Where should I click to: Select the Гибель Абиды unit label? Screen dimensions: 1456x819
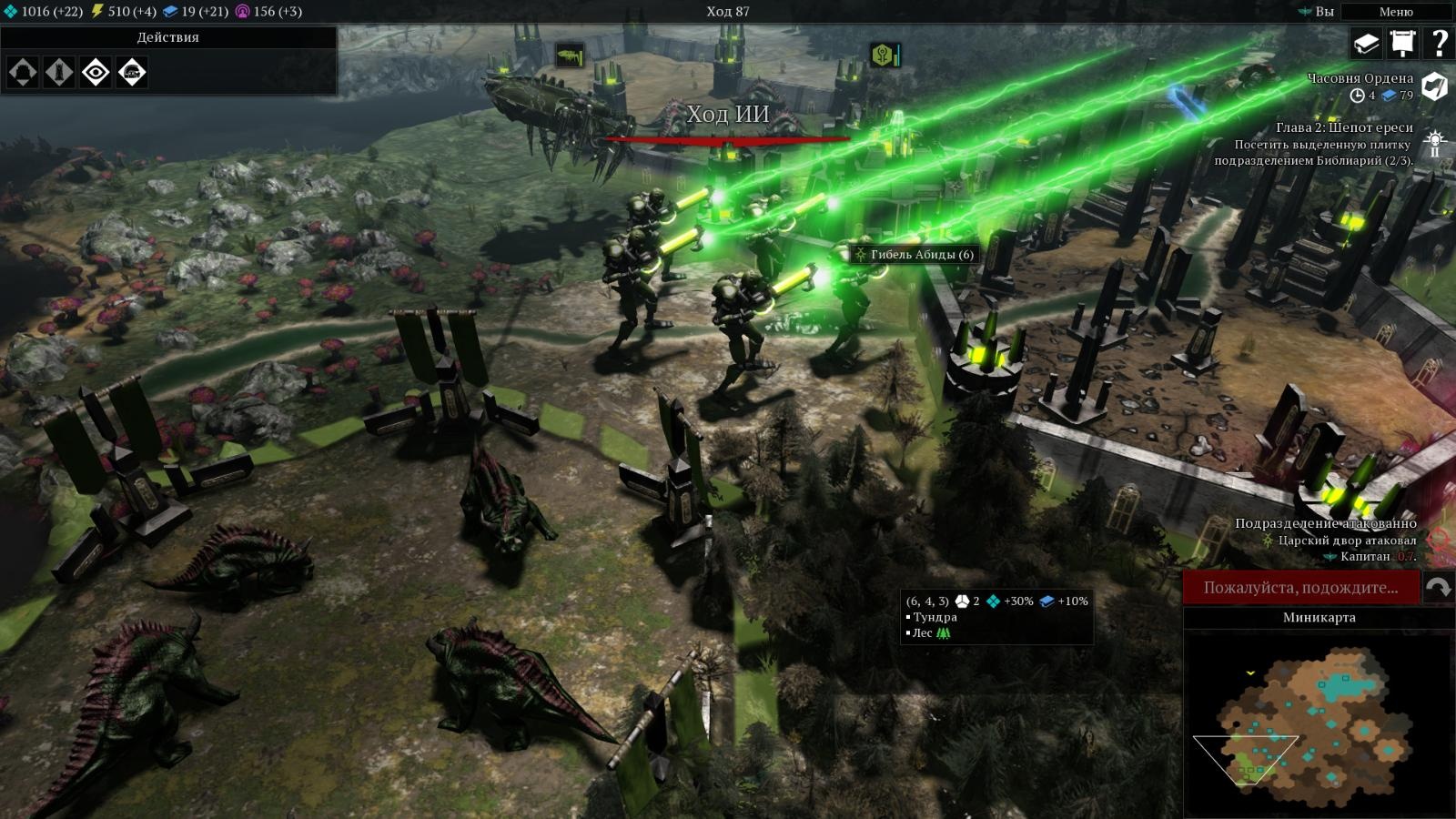click(914, 255)
